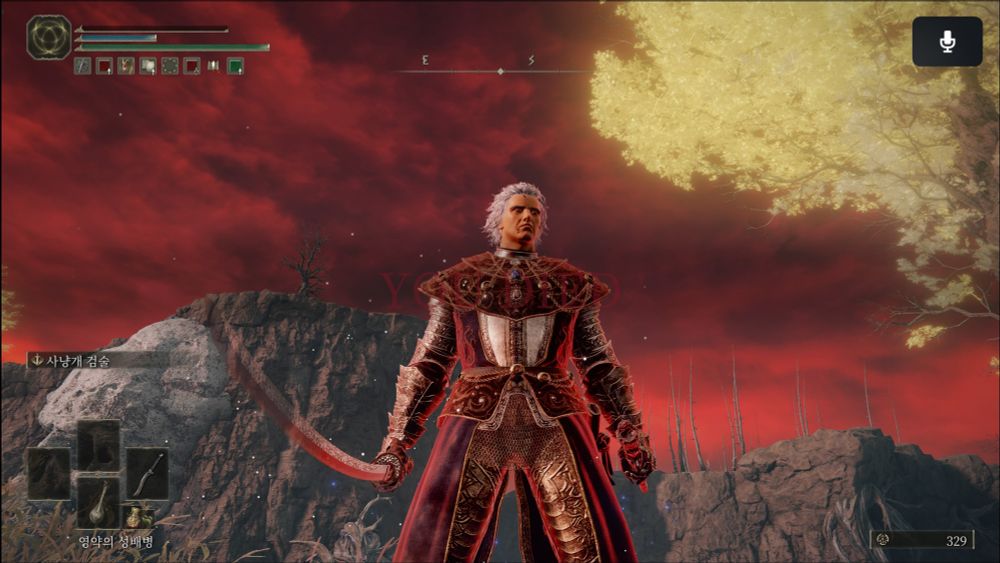Click the golden circular emblem icon
Viewport: 1000px width, 563px height.
48,37
